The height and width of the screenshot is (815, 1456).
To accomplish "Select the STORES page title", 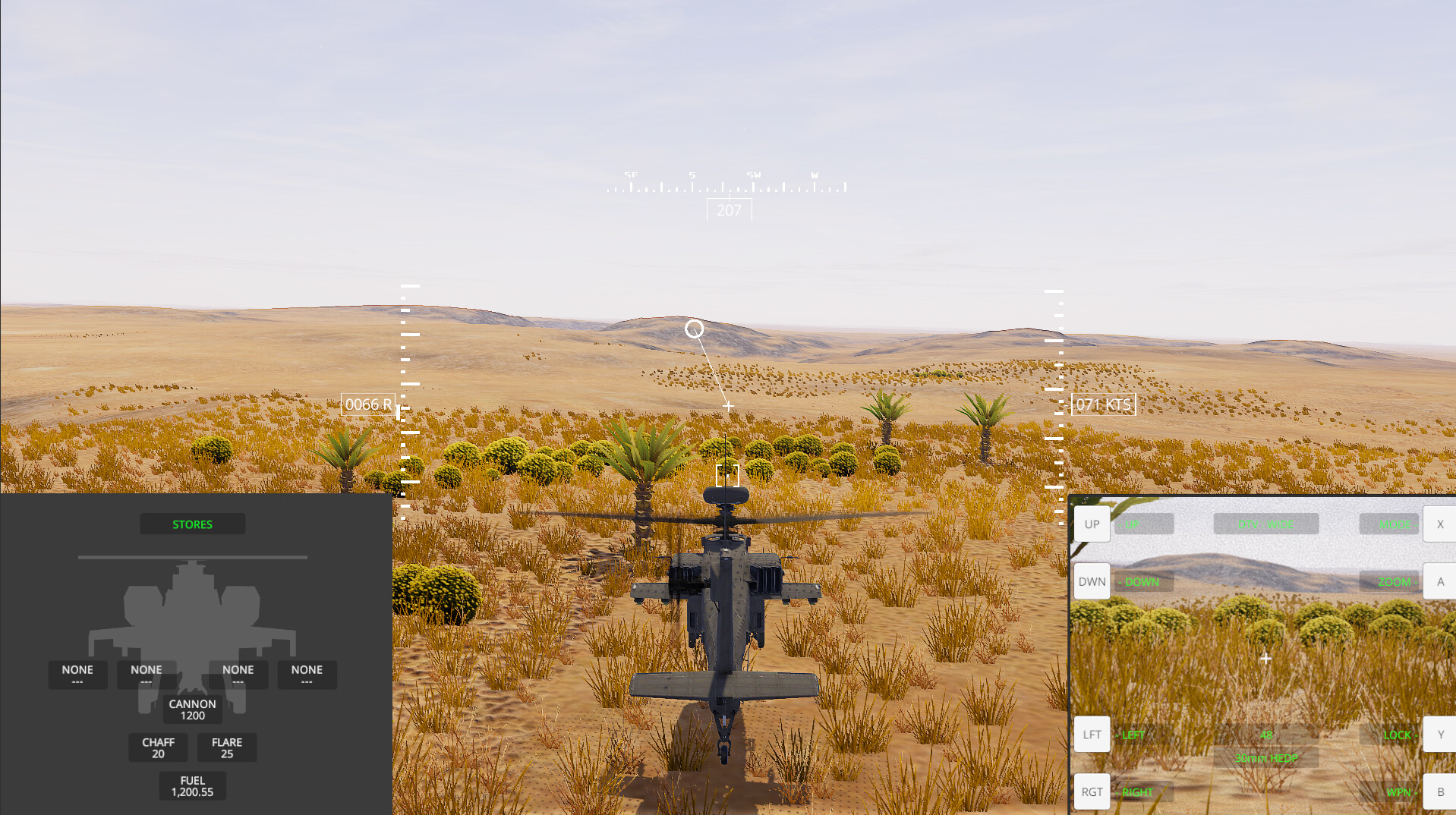I will (192, 524).
